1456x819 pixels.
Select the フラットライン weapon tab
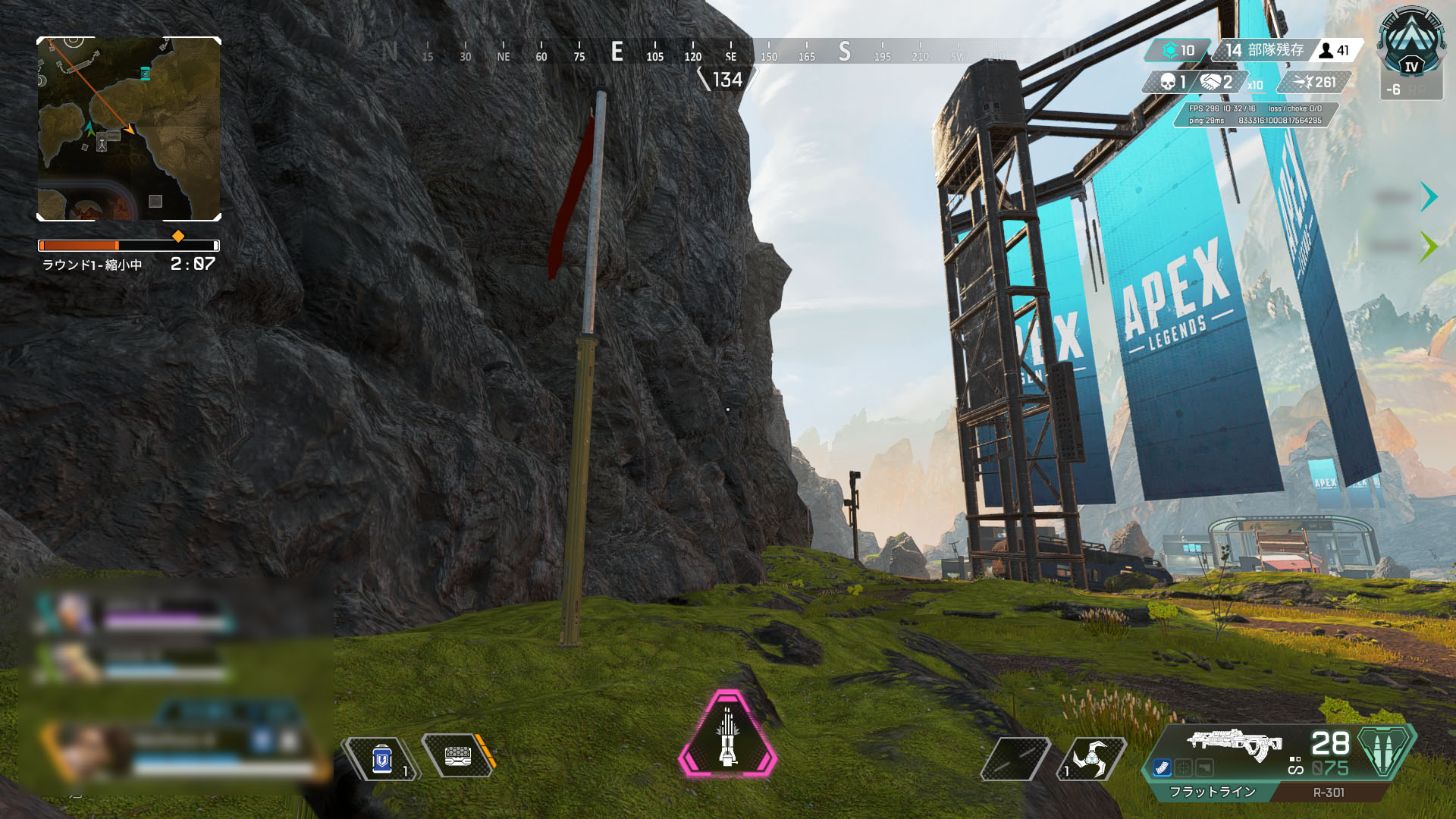pos(1212,792)
